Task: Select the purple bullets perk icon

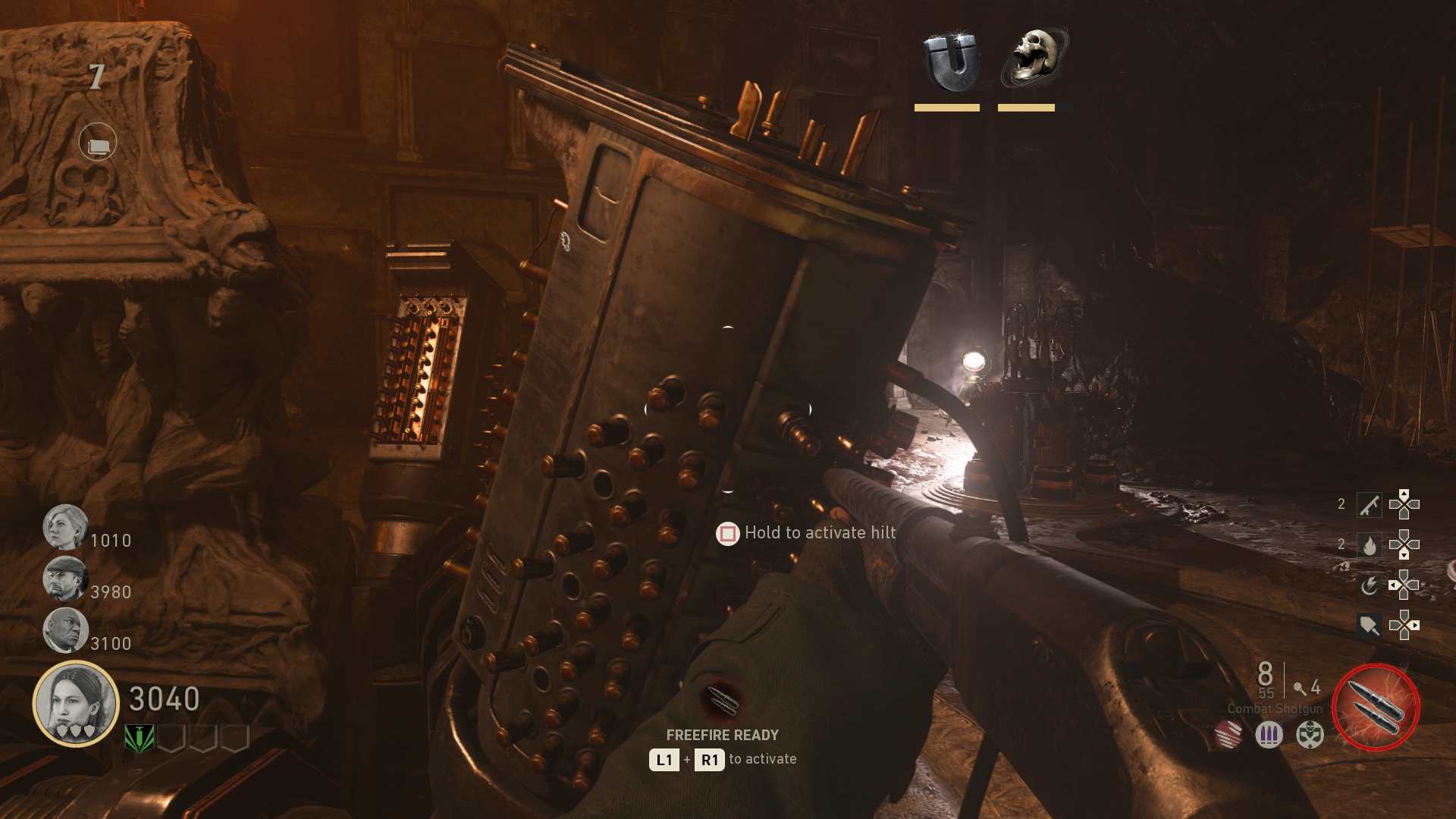Action: [1269, 733]
